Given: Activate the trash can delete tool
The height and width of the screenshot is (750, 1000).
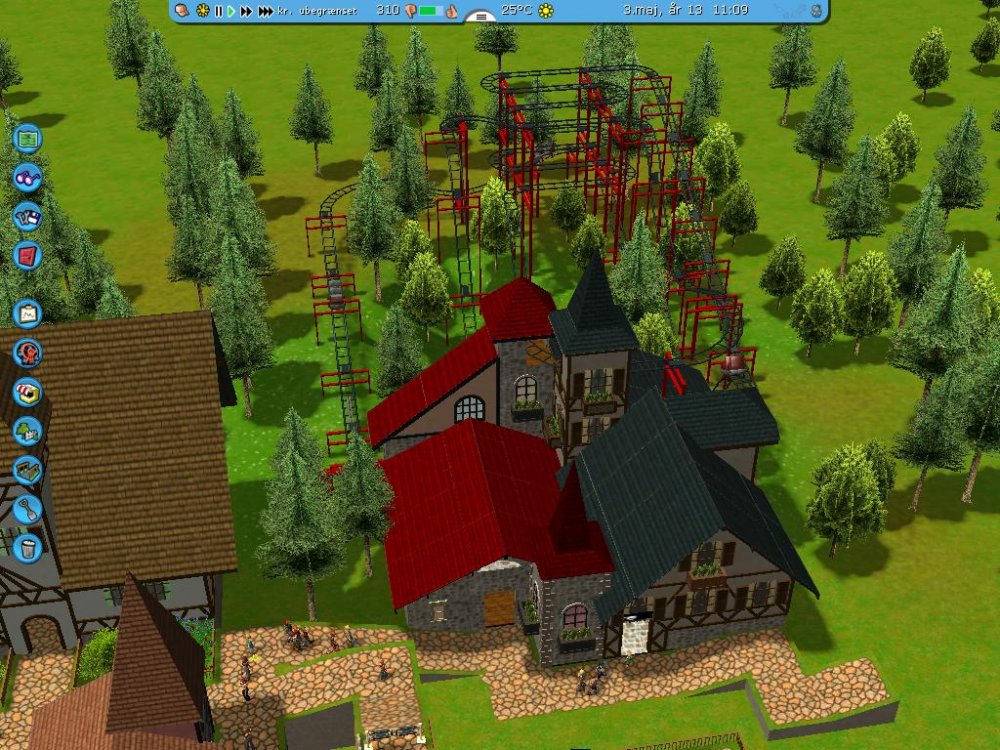Looking at the screenshot, I should [27, 547].
